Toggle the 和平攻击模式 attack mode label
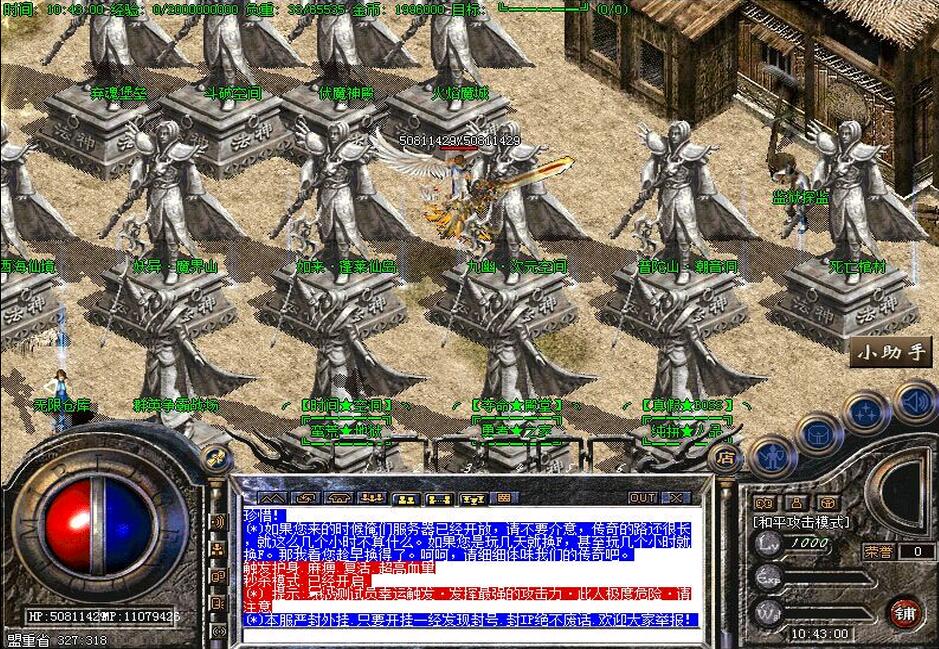Viewport: 939px width, 649px height. point(800,522)
